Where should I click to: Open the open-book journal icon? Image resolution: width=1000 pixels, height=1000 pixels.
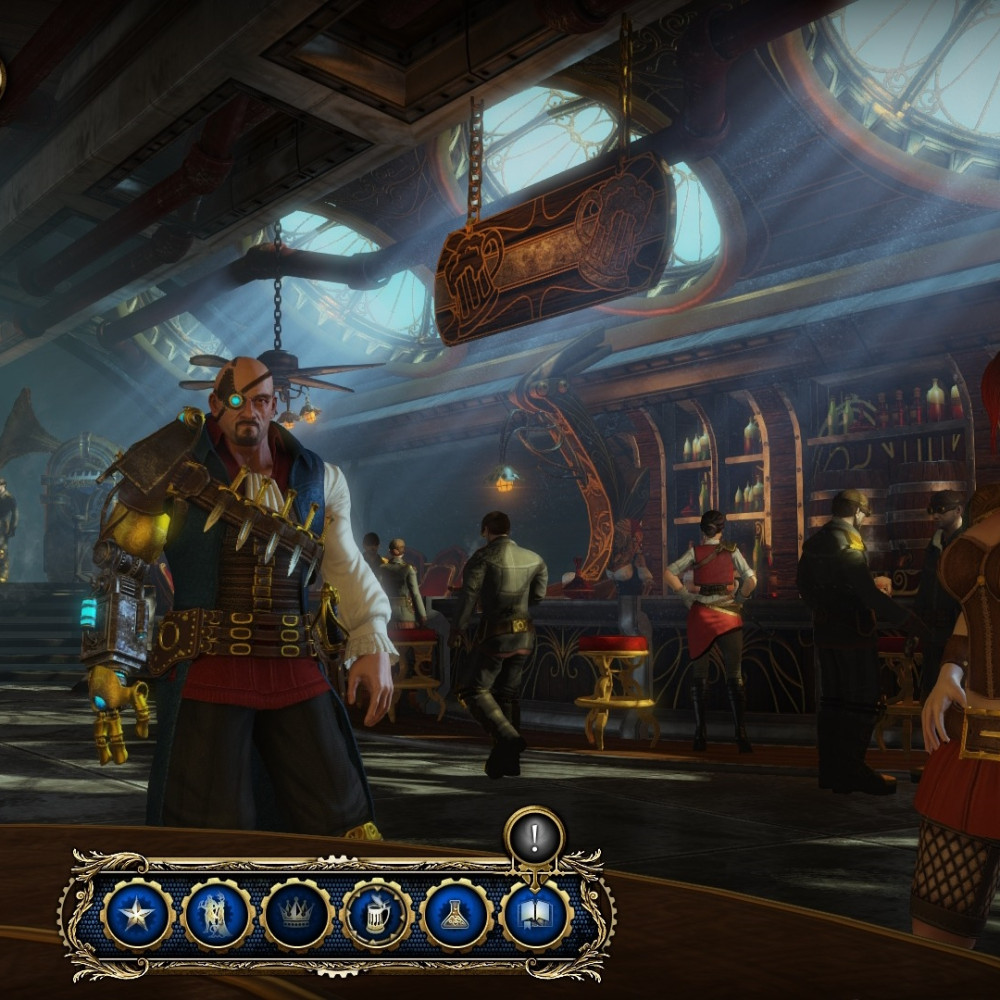(x=536, y=915)
